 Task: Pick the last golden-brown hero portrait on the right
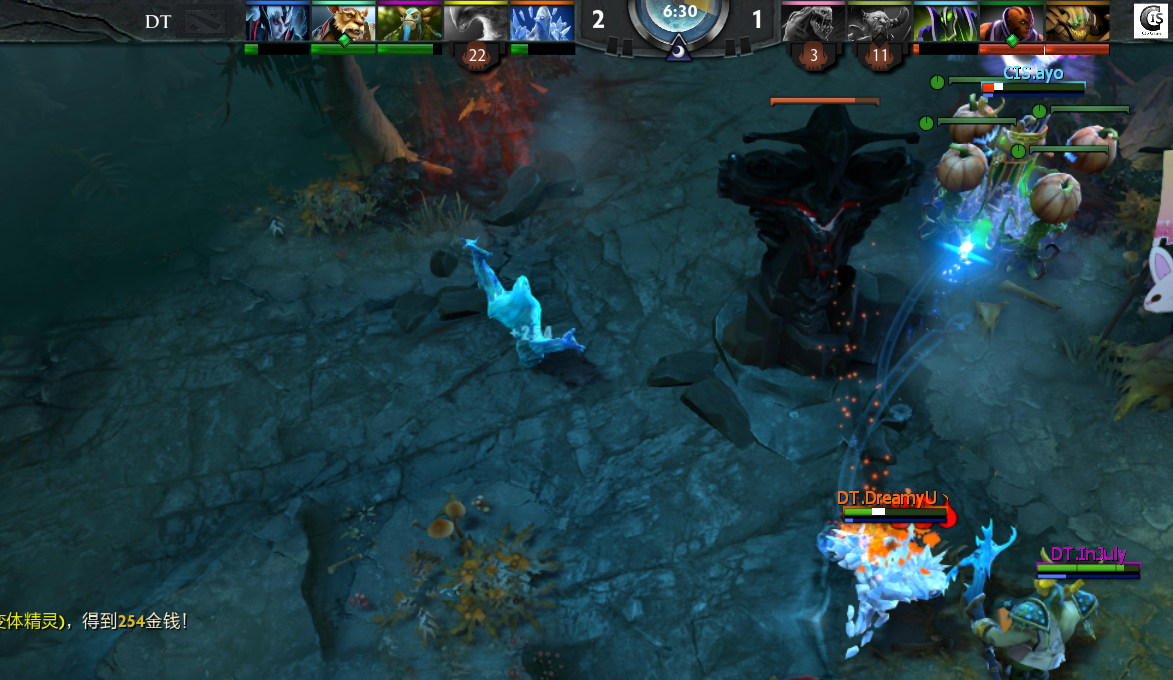coord(1077,22)
